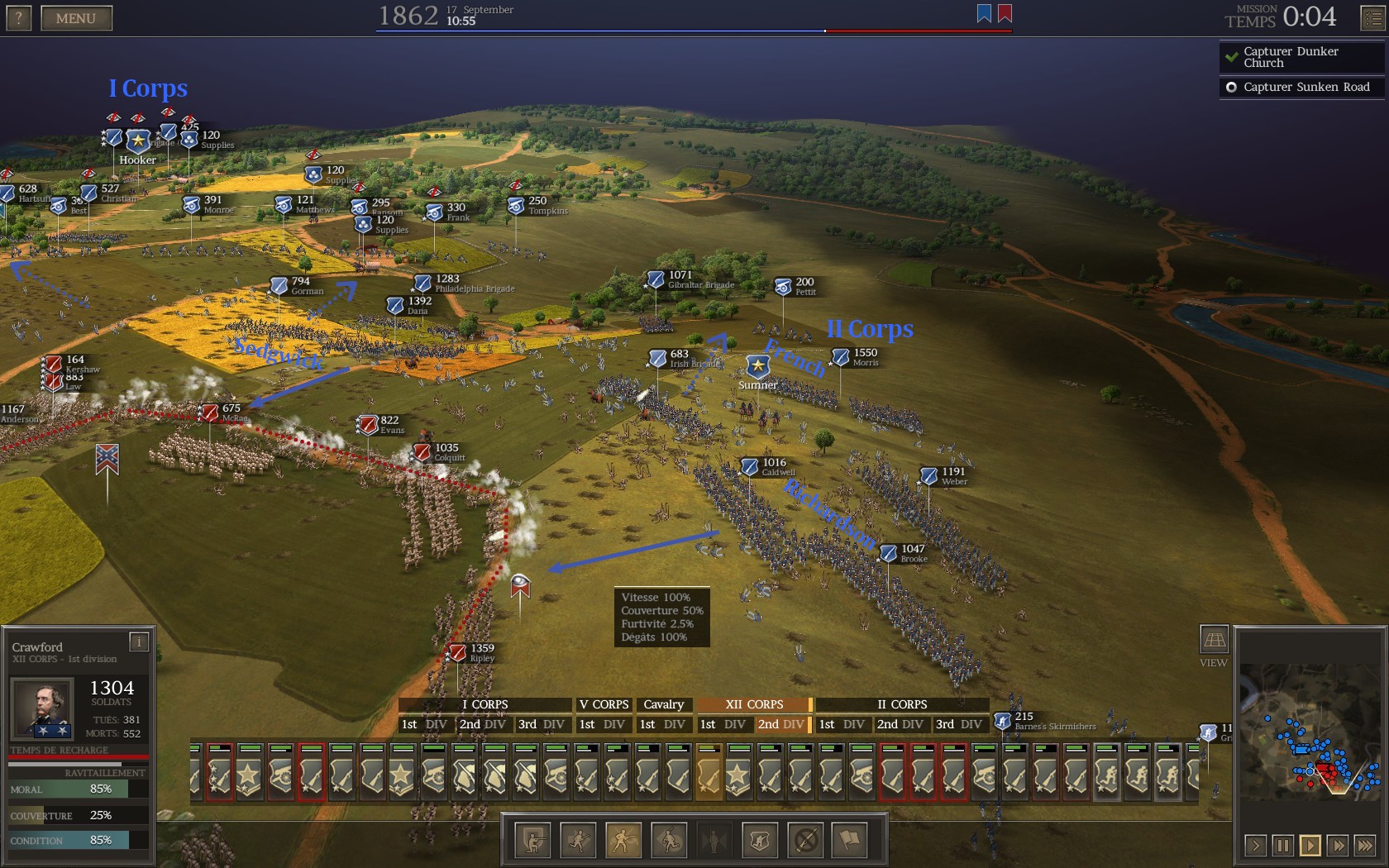Open the MENU button
Image resolution: width=1389 pixels, height=868 pixels.
point(76,18)
